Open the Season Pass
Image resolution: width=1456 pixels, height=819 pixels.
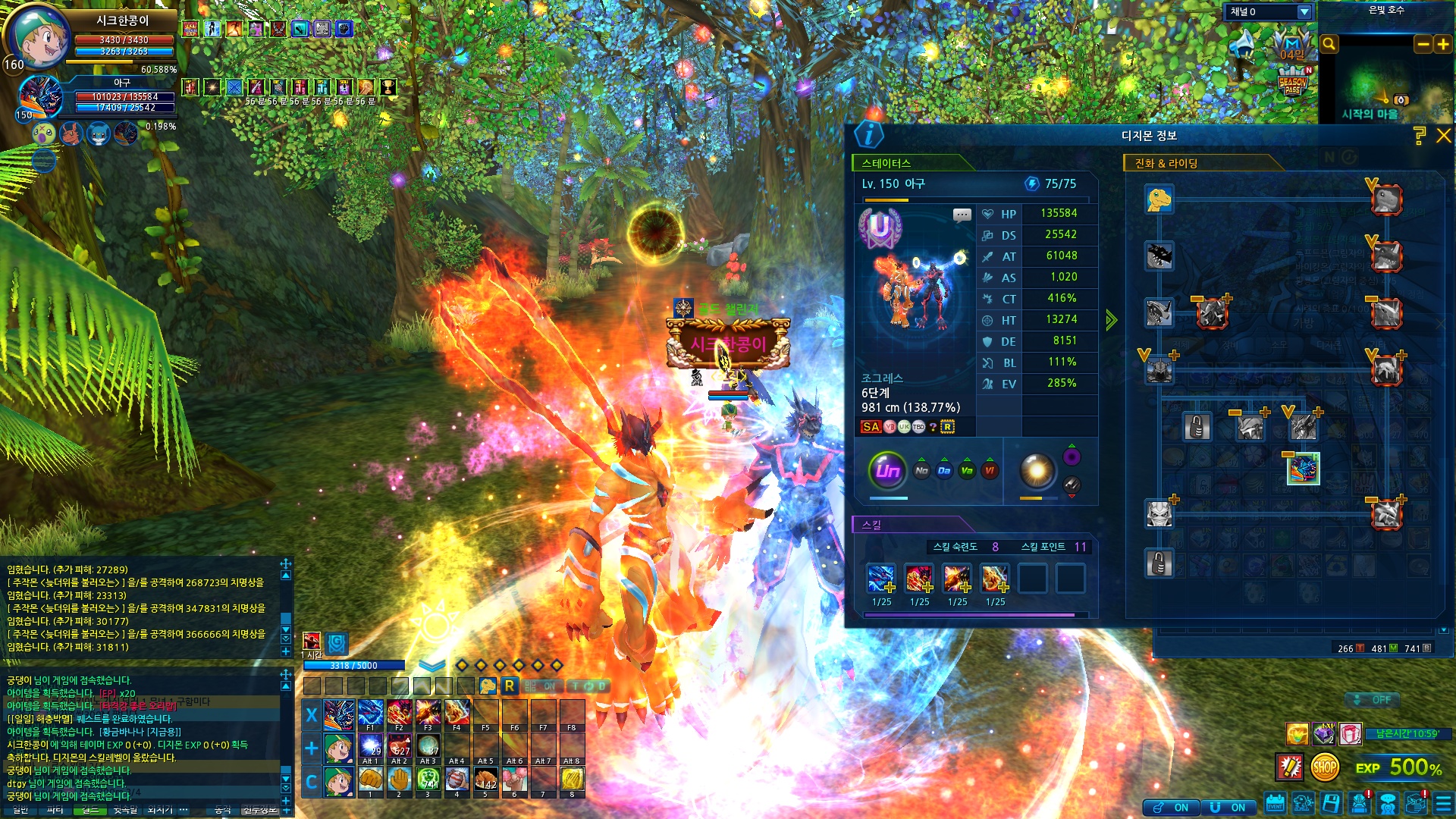tap(1292, 83)
